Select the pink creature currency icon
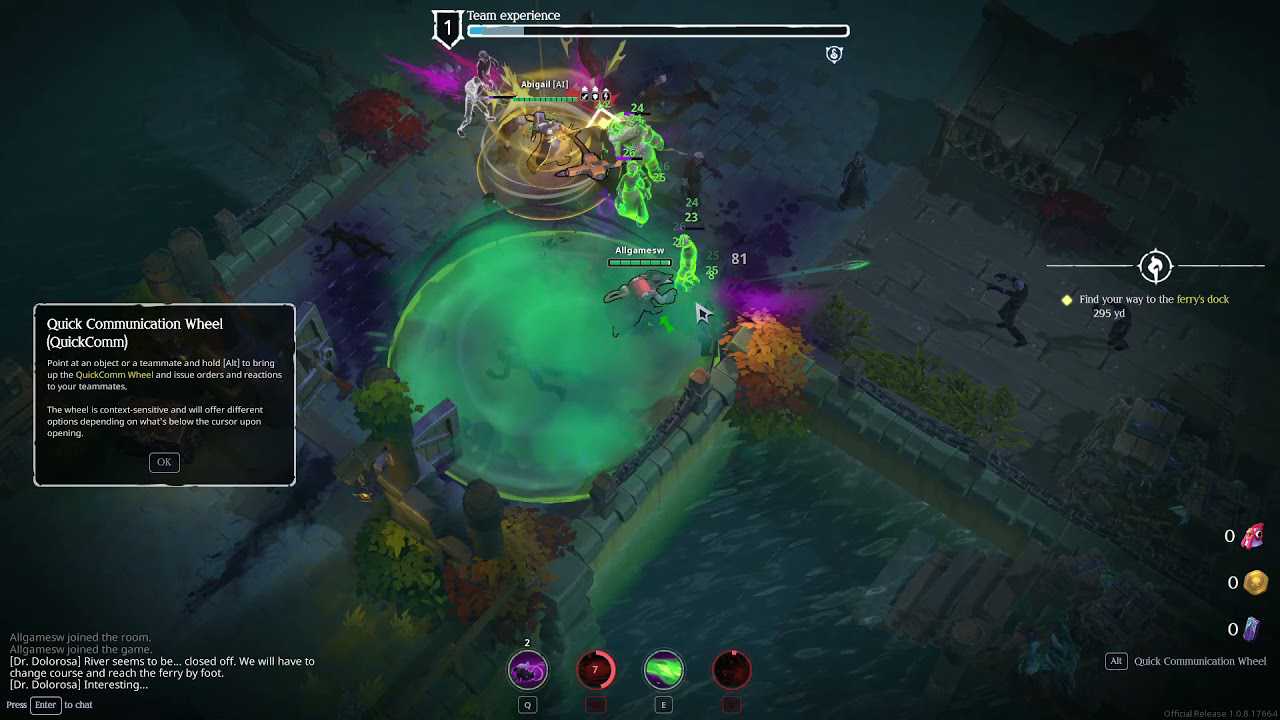Screen dimensions: 1280x720 tap(1253, 537)
